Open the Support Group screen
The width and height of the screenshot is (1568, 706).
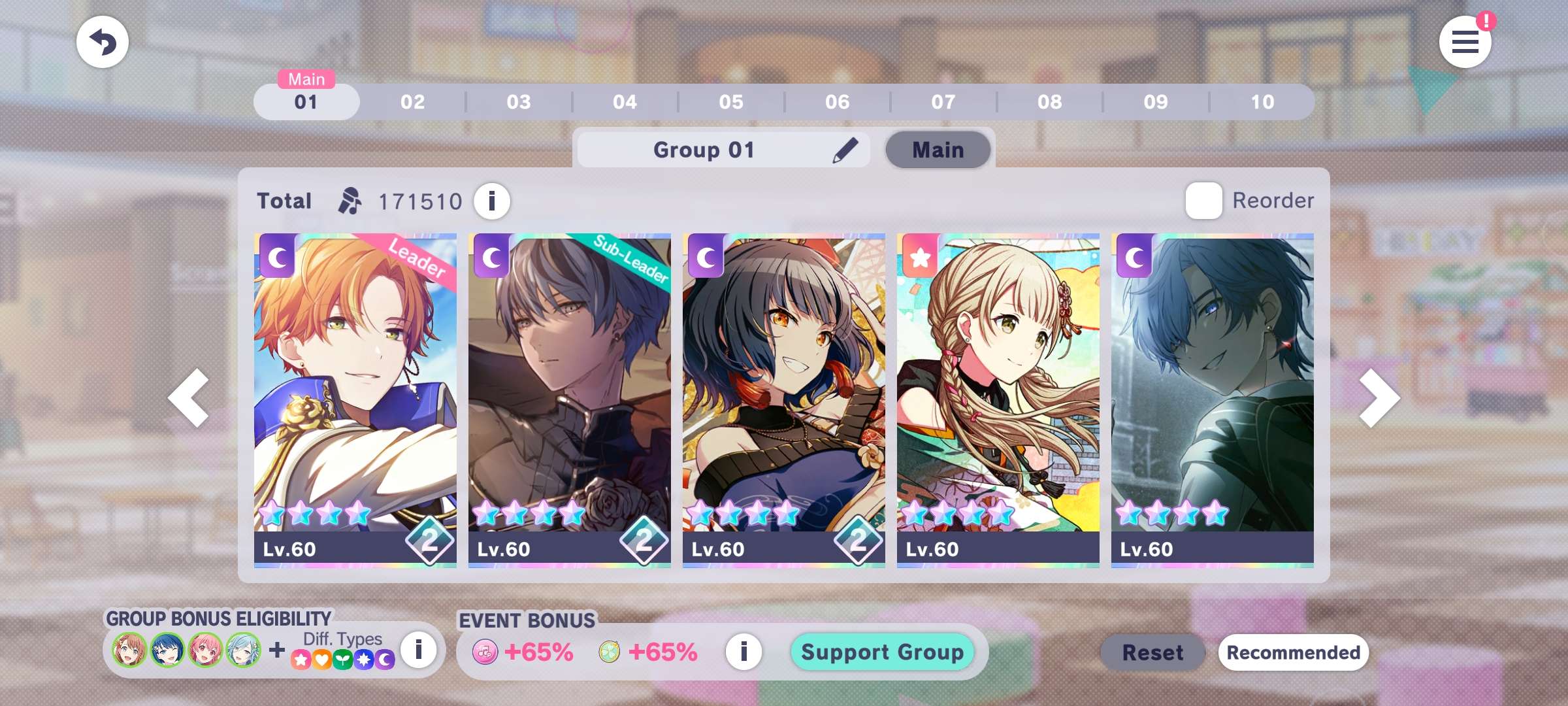(x=882, y=652)
